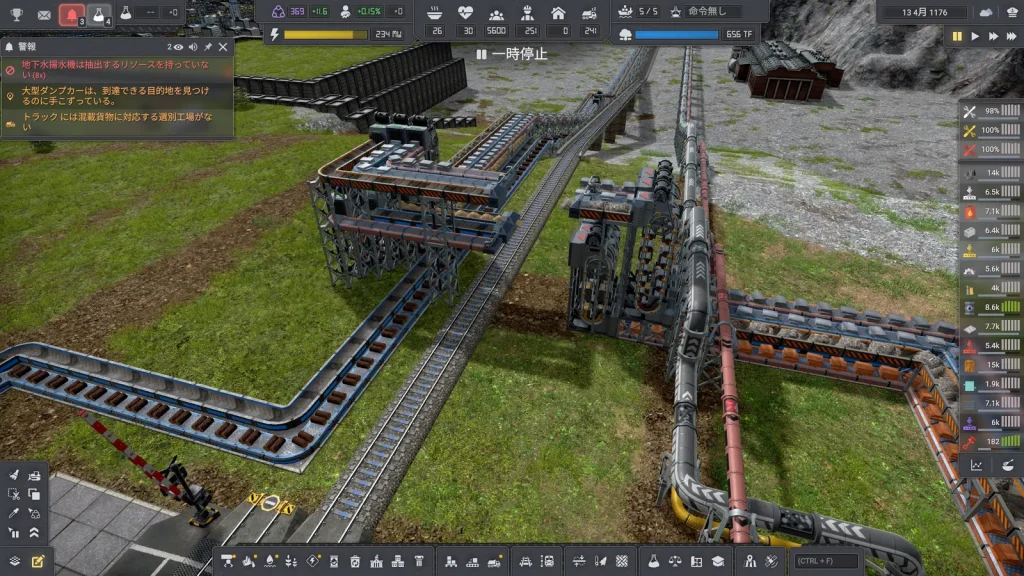The height and width of the screenshot is (576, 1024).
Task: Set game speed to triple fast-forward
Action: (x=1012, y=36)
